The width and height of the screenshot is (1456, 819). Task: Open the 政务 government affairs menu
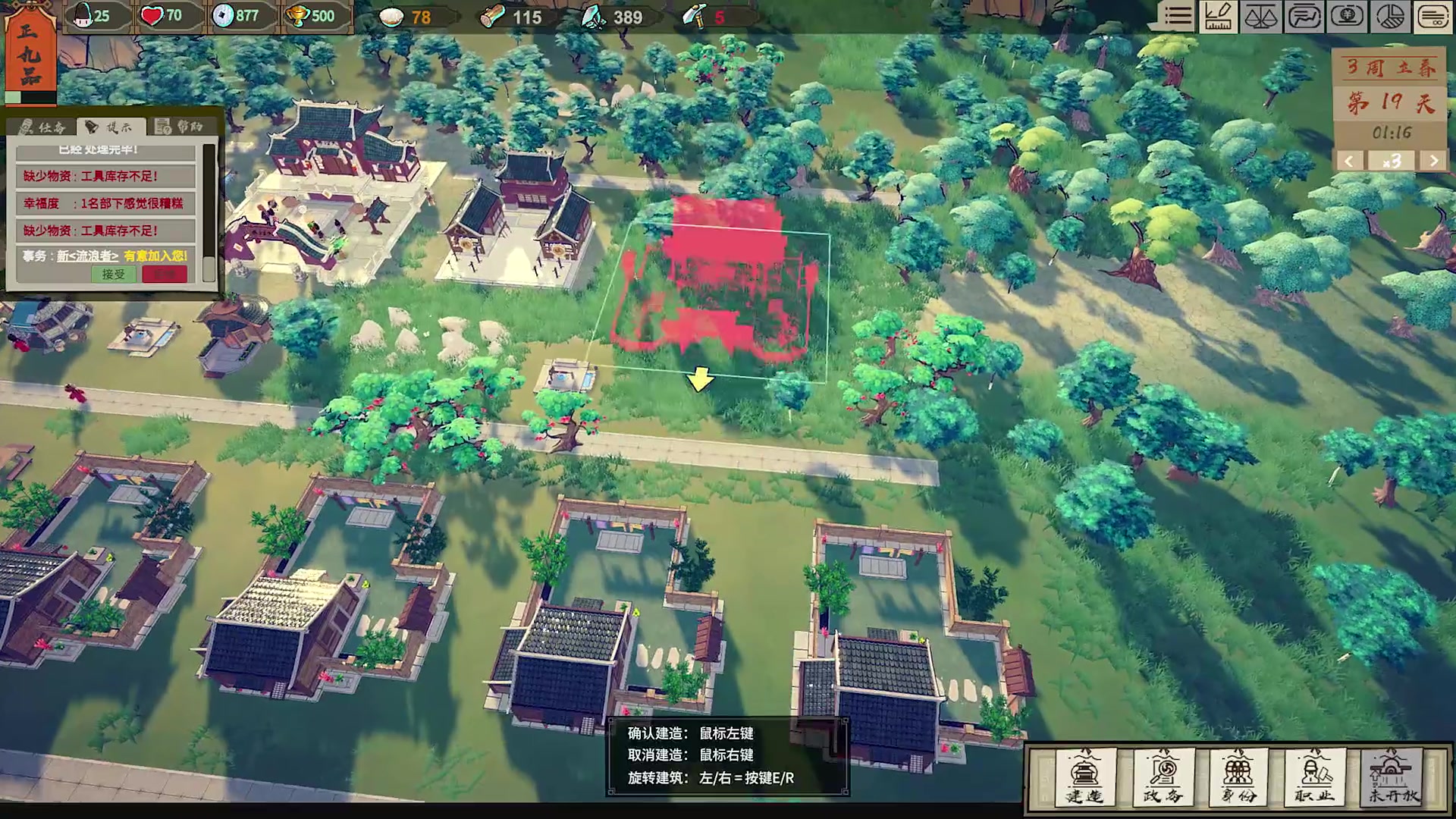coord(1163,777)
